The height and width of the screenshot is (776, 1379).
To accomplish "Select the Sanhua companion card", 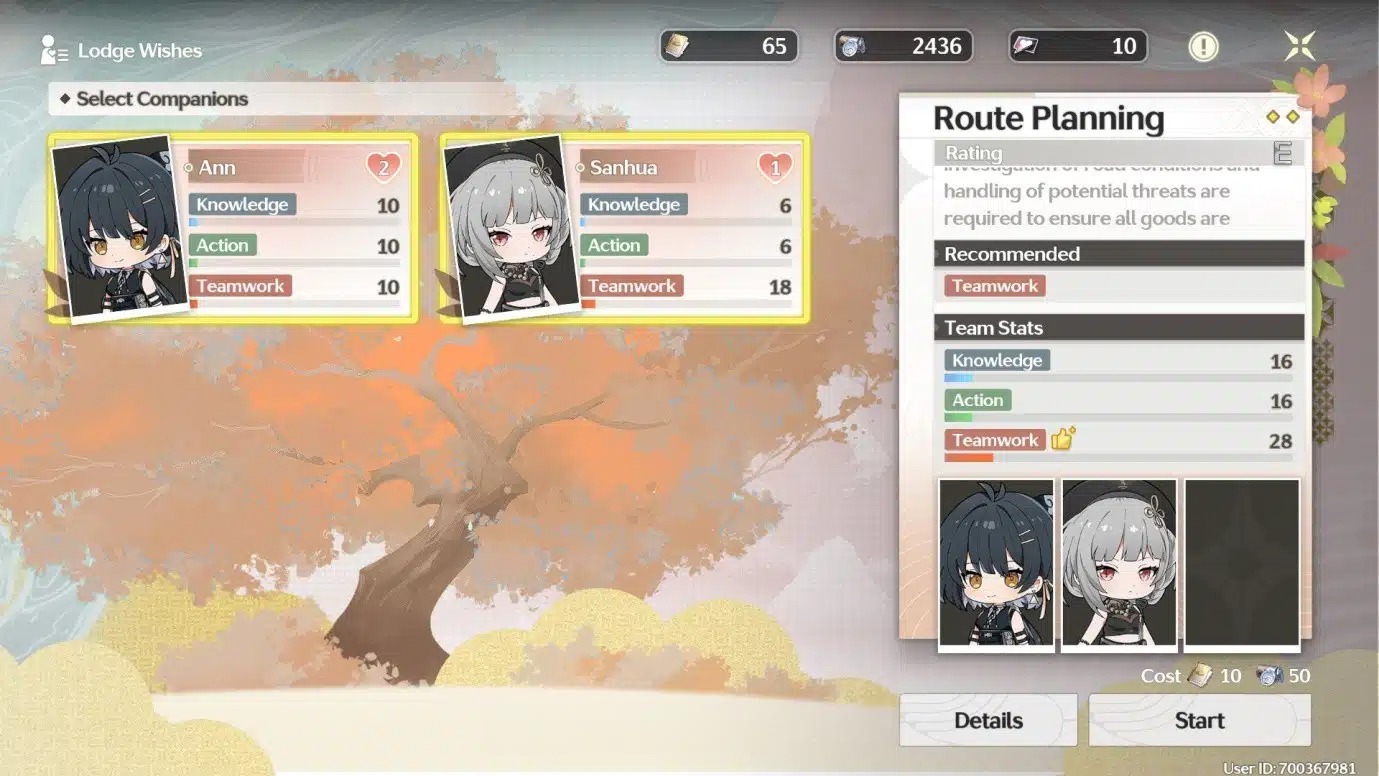I will coord(624,228).
